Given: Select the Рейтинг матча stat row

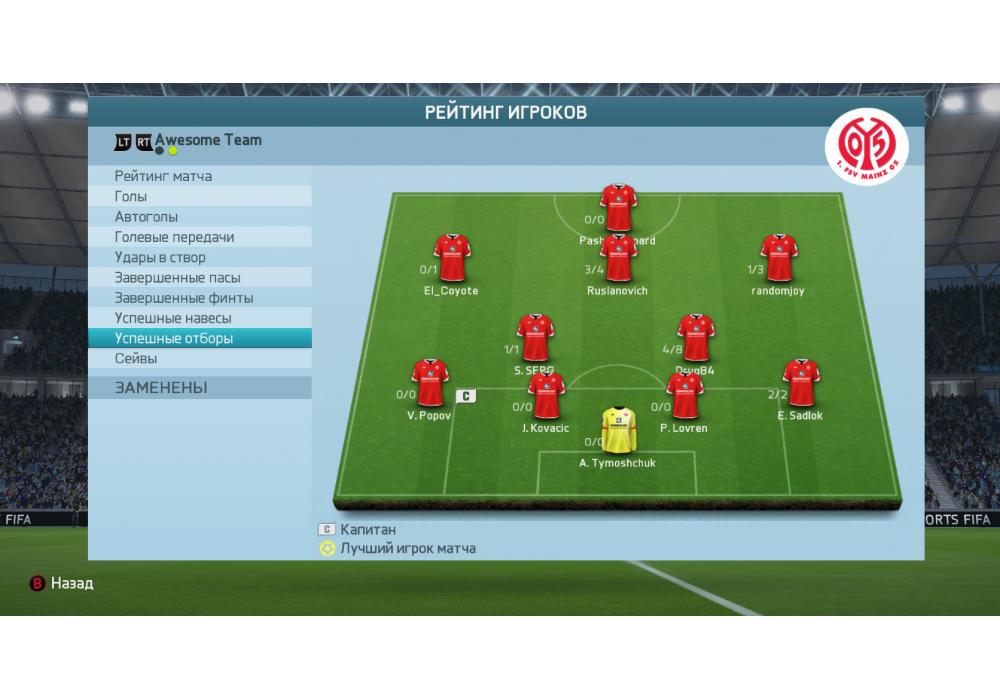Looking at the screenshot, I should click(198, 177).
